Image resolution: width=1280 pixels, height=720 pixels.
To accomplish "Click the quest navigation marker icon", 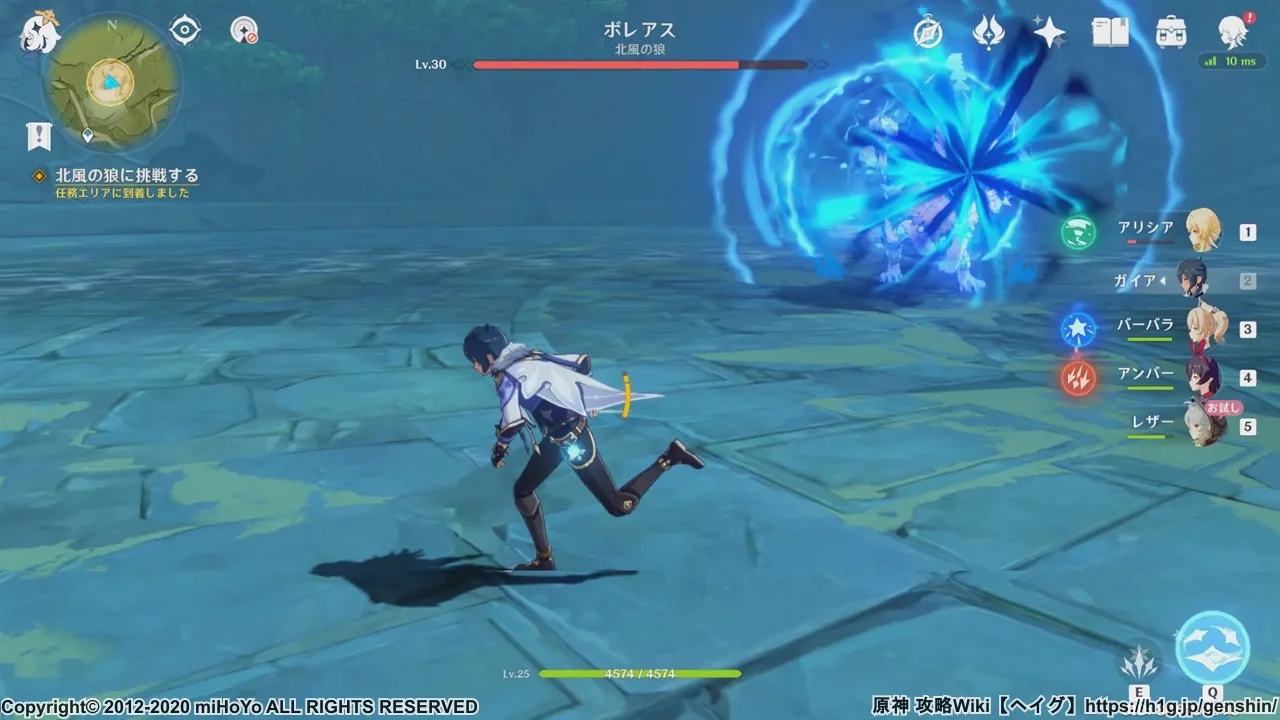I will point(39,136).
